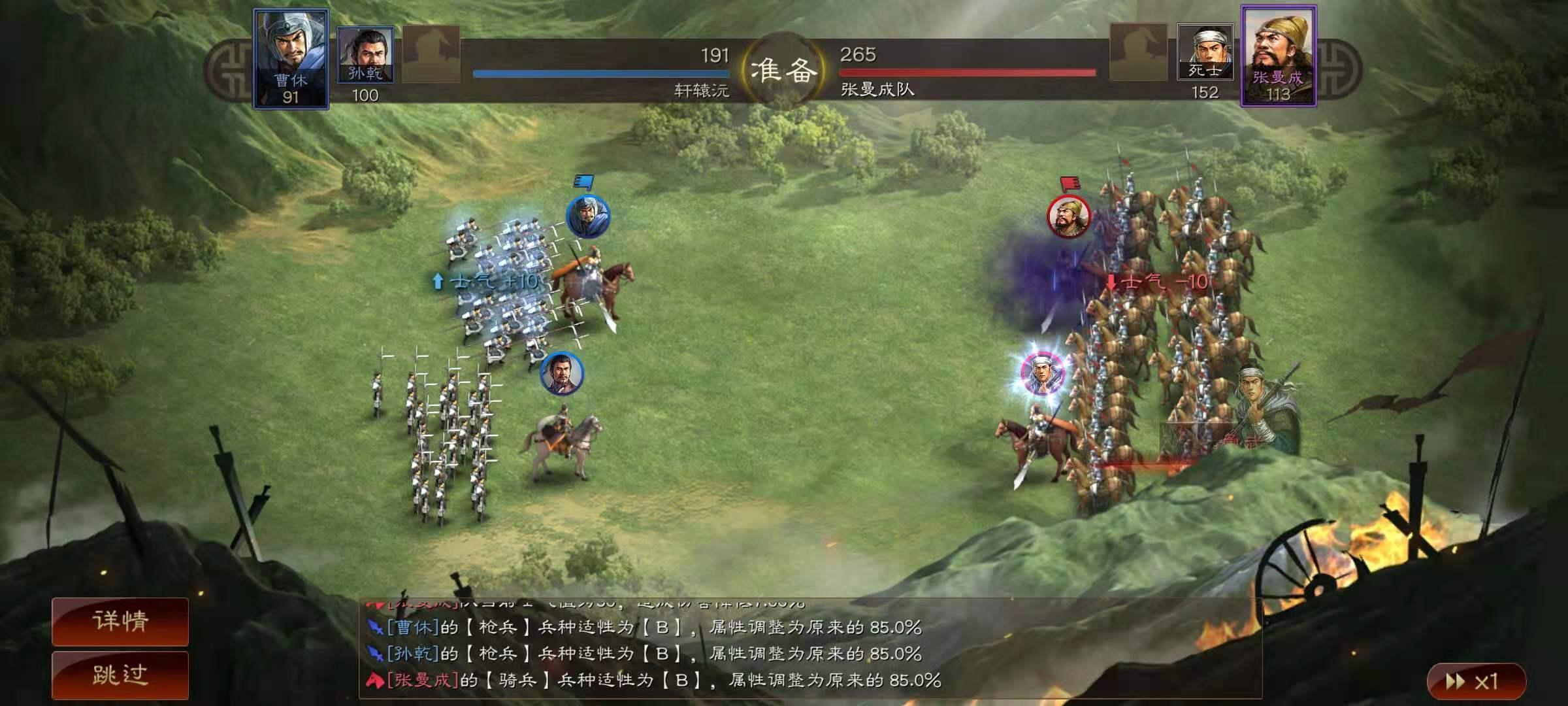
Task: Open the 详情 battle details
Action: tap(120, 621)
